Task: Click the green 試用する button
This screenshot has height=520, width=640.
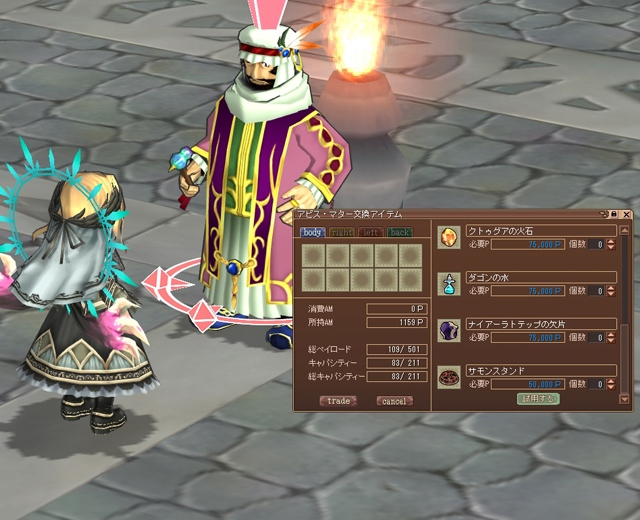Action: coord(538,398)
